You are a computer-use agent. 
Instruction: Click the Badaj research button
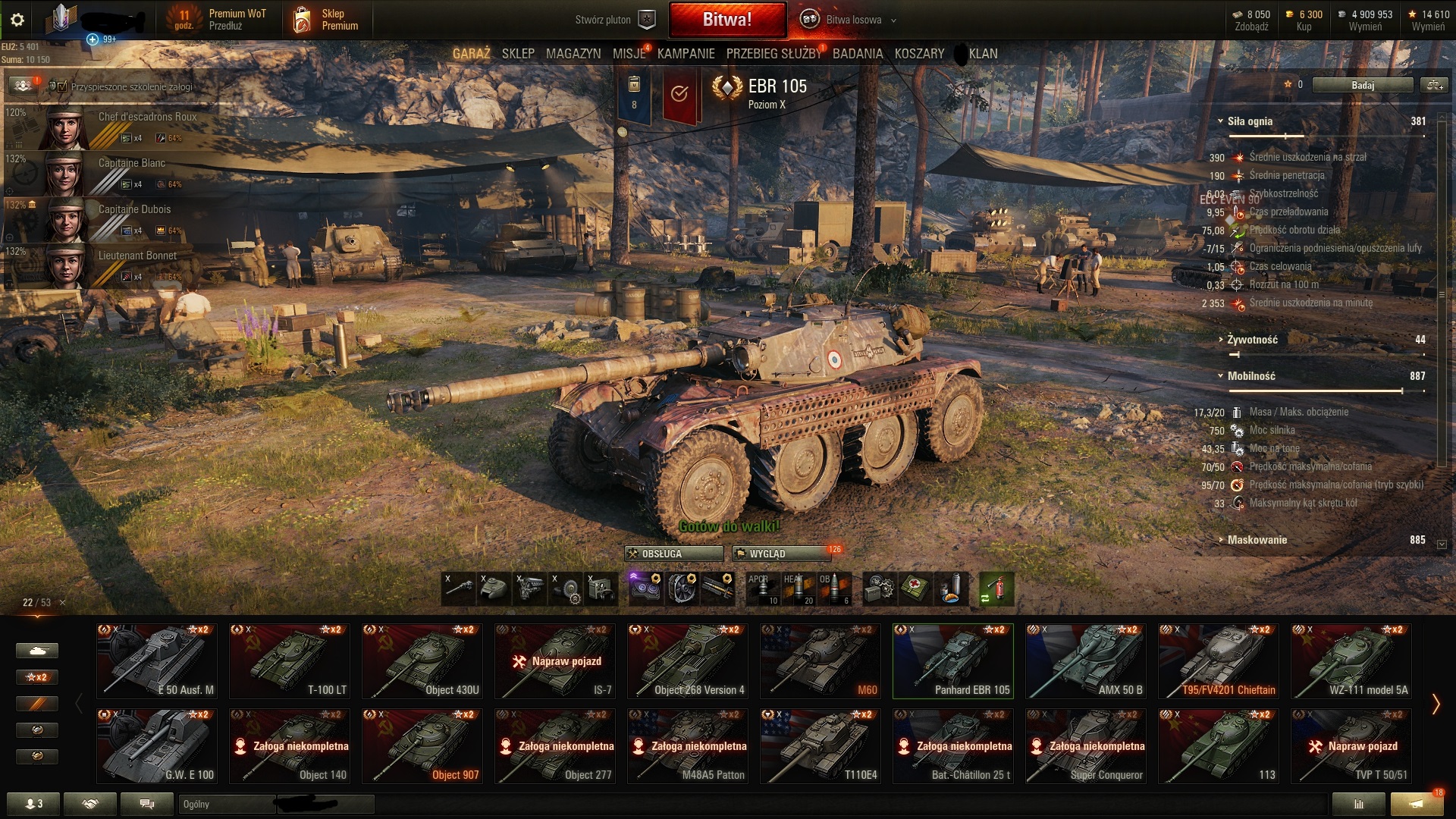[1362, 86]
